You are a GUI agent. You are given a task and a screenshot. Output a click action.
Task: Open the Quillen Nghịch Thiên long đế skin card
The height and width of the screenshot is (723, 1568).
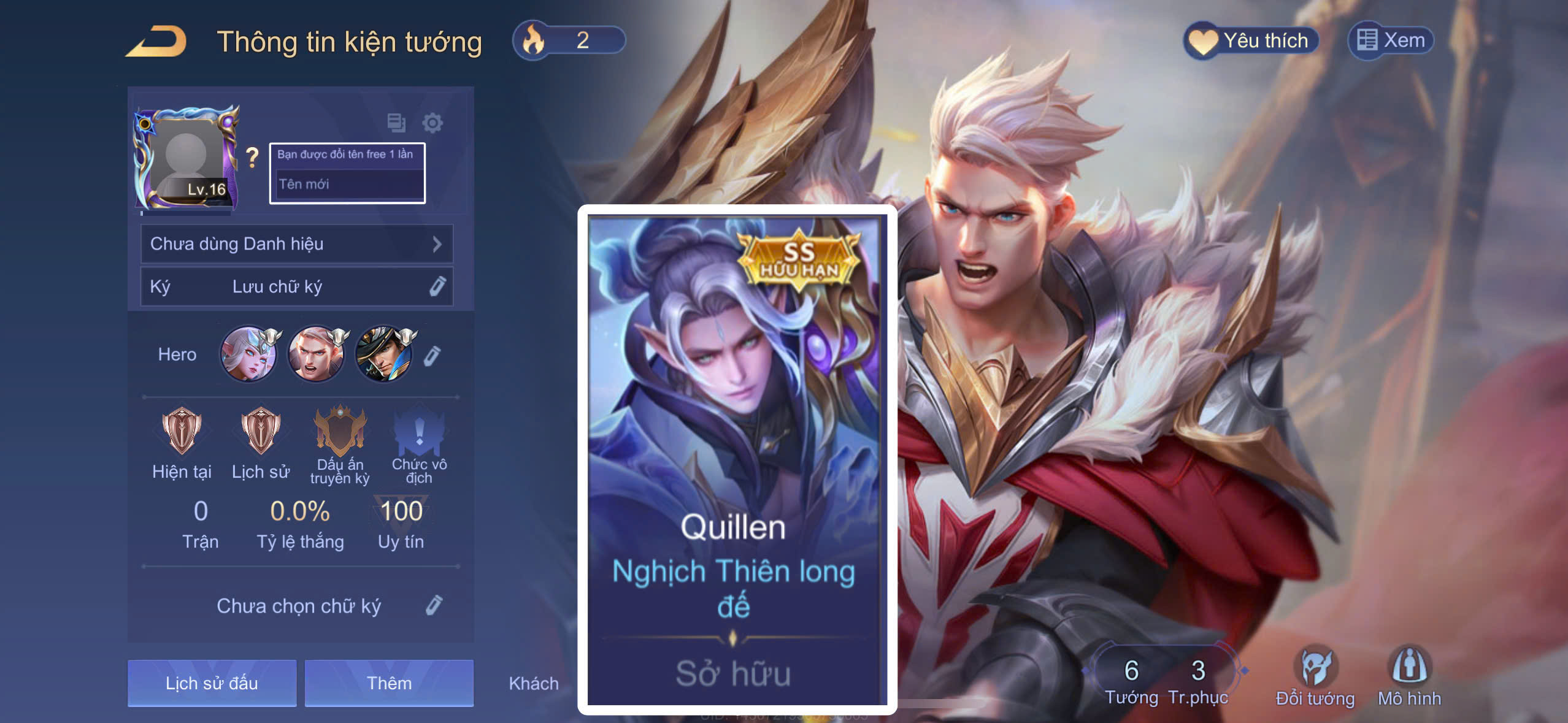point(736,460)
